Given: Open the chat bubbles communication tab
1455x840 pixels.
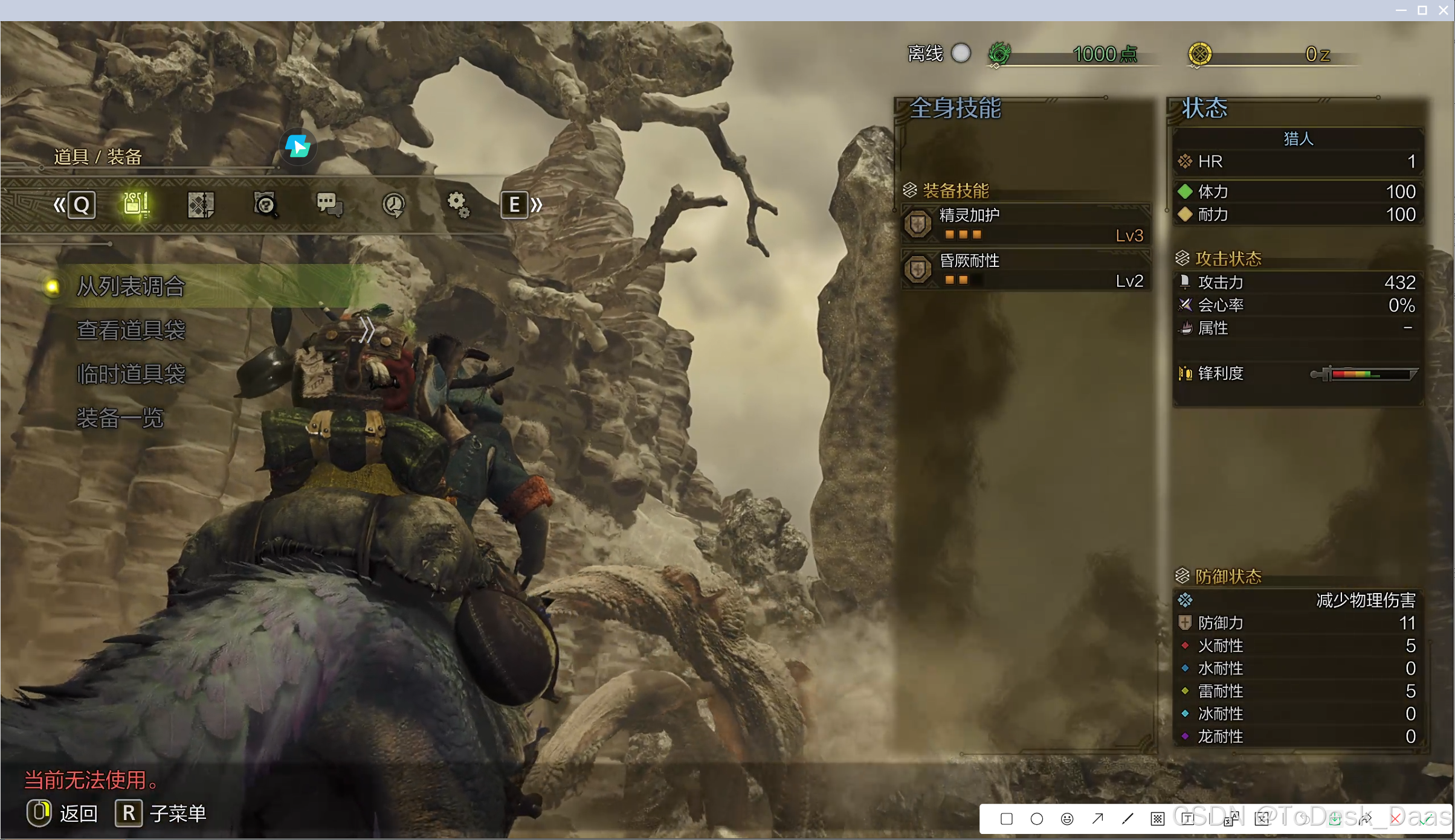Looking at the screenshot, I should click(329, 205).
